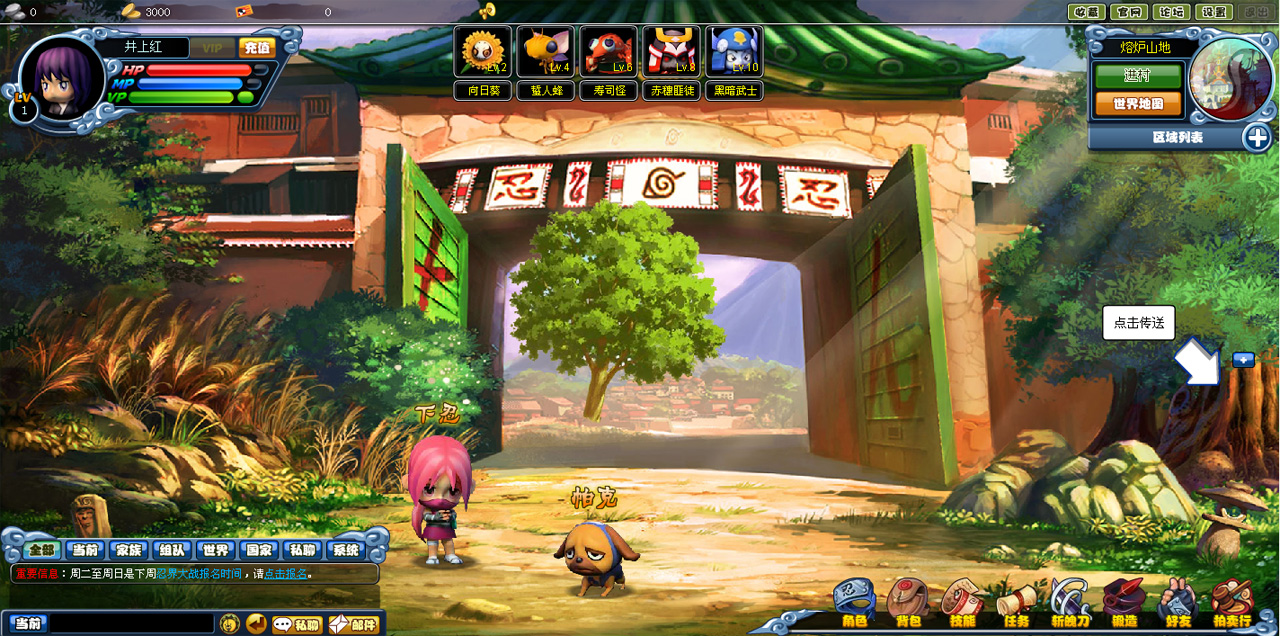The width and height of the screenshot is (1280, 636).
Task: Click the 充值 recharge button
Action: 257,48
